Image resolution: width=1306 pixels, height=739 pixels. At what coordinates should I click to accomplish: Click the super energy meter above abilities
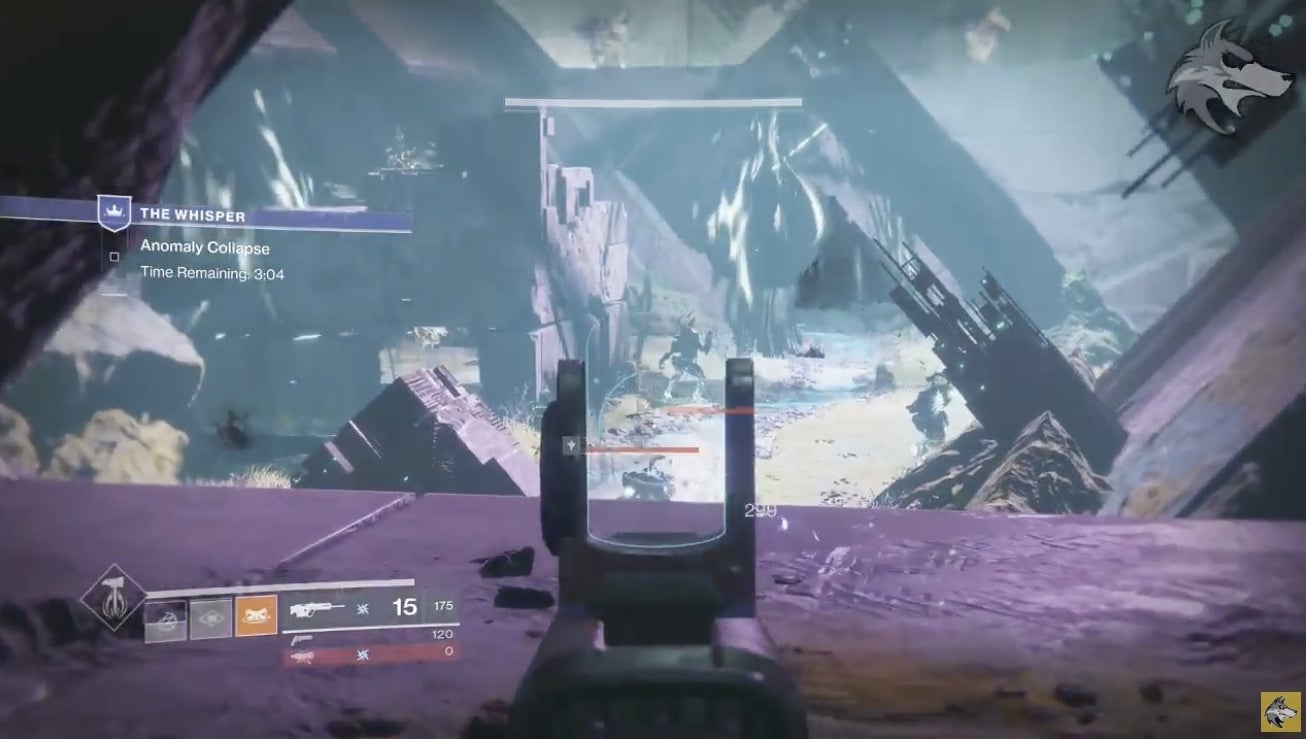pyautogui.click(x=279, y=580)
